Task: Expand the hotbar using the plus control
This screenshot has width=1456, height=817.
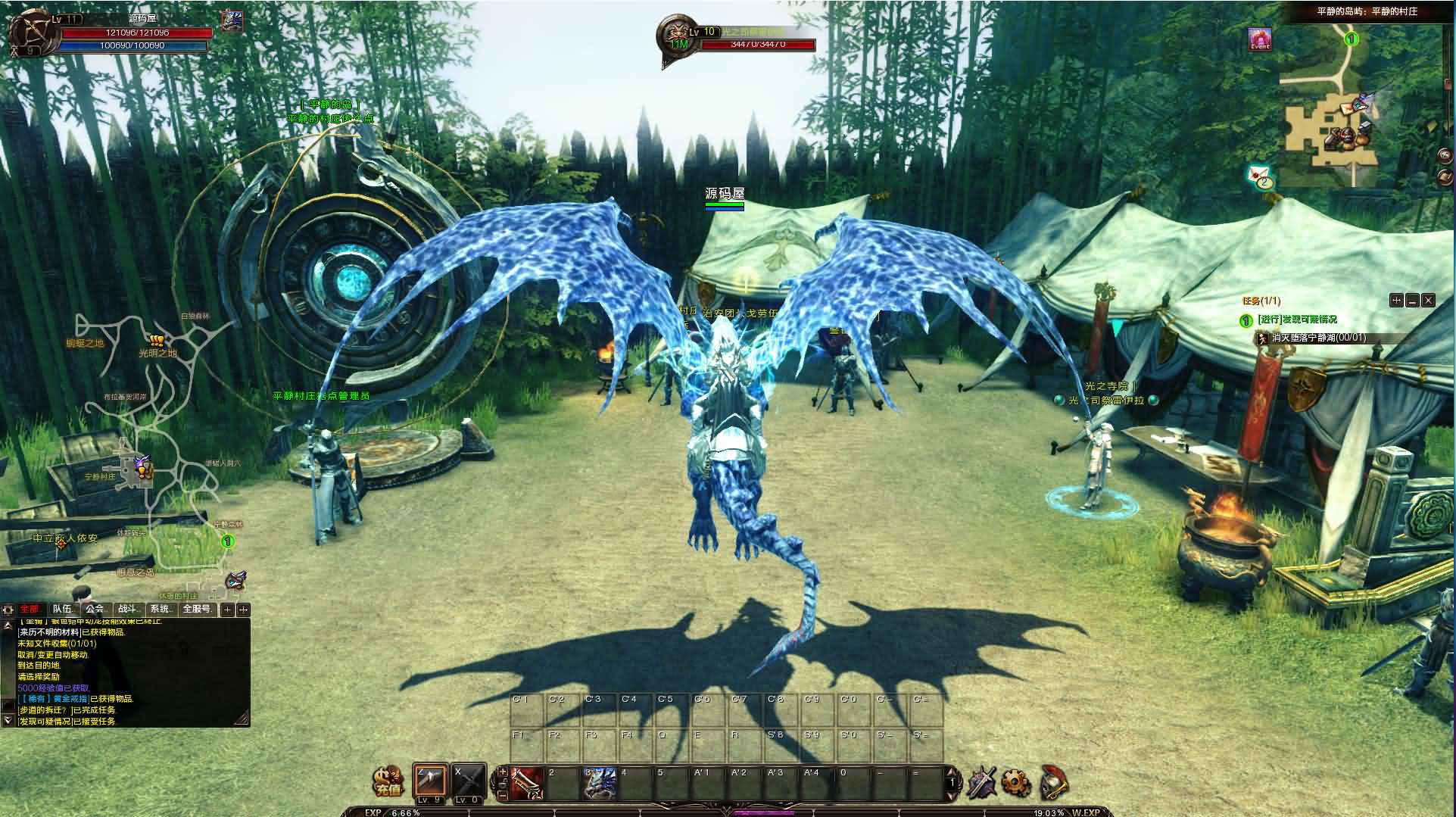Action: pos(503,773)
